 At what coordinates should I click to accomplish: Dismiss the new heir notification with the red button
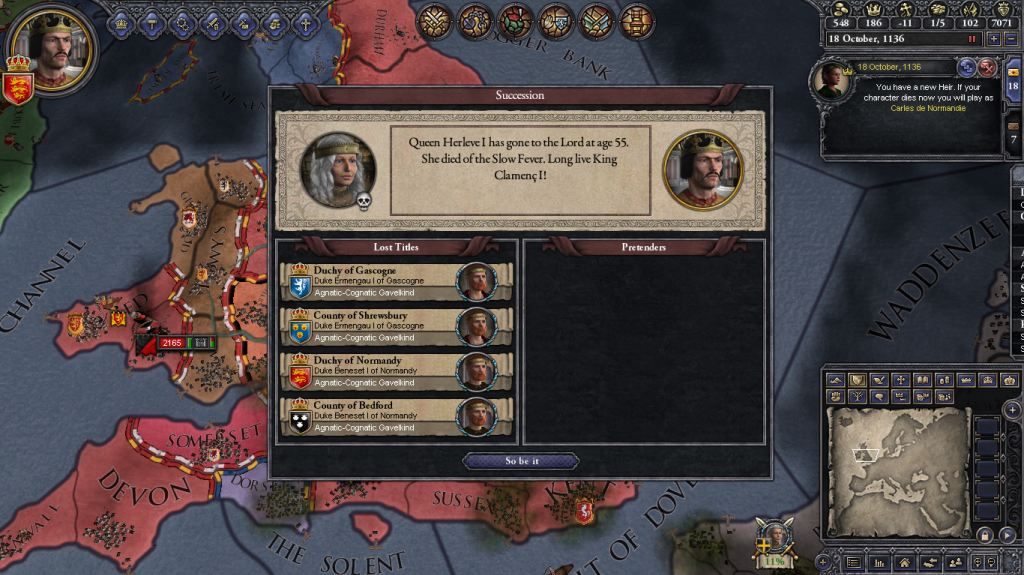coord(987,67)
